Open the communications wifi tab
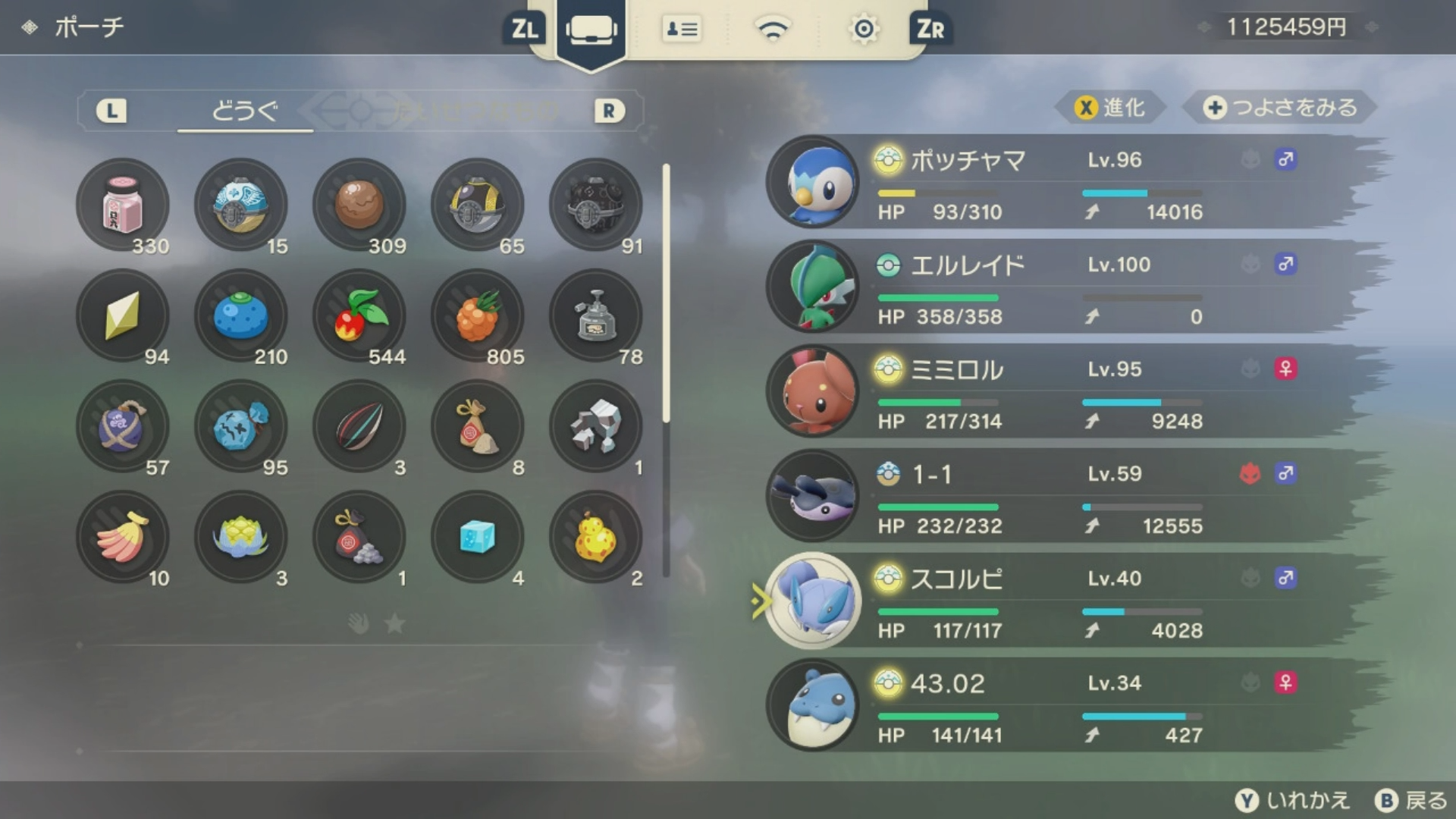Image resolution: width=1456 pixels, height=819 pixels. 772,30
